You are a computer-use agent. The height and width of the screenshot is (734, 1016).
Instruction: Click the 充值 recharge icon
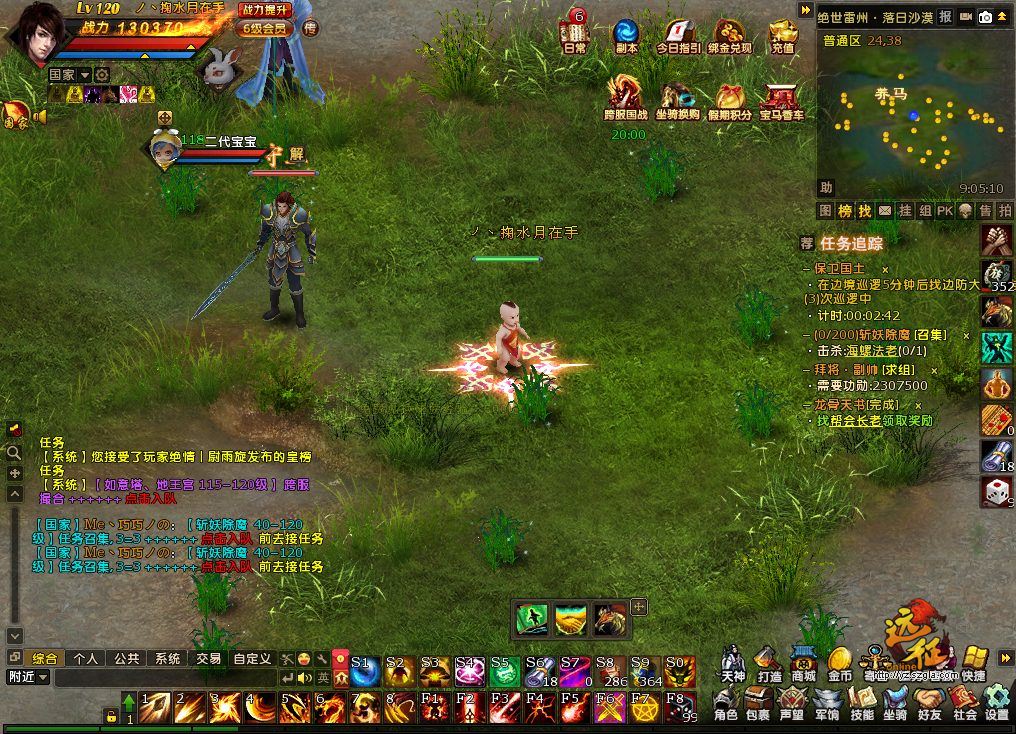[783, 33]
